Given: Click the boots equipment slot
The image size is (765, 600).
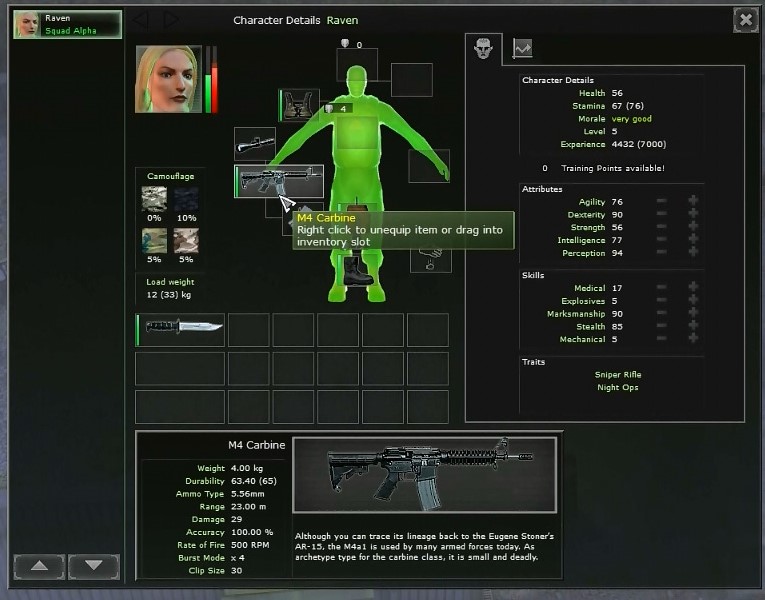Looking at the screenshot, I should (358, 268).
